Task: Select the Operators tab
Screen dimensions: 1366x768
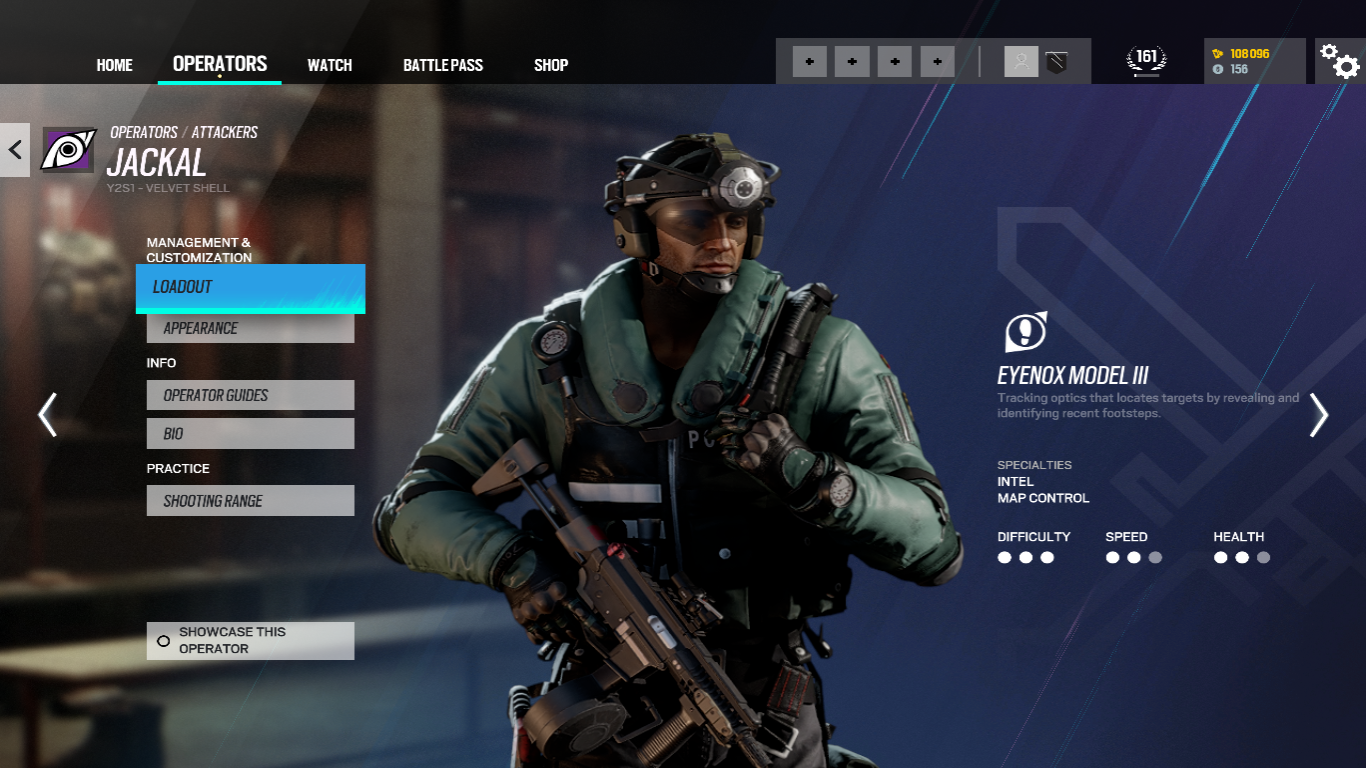Action: 220,64
